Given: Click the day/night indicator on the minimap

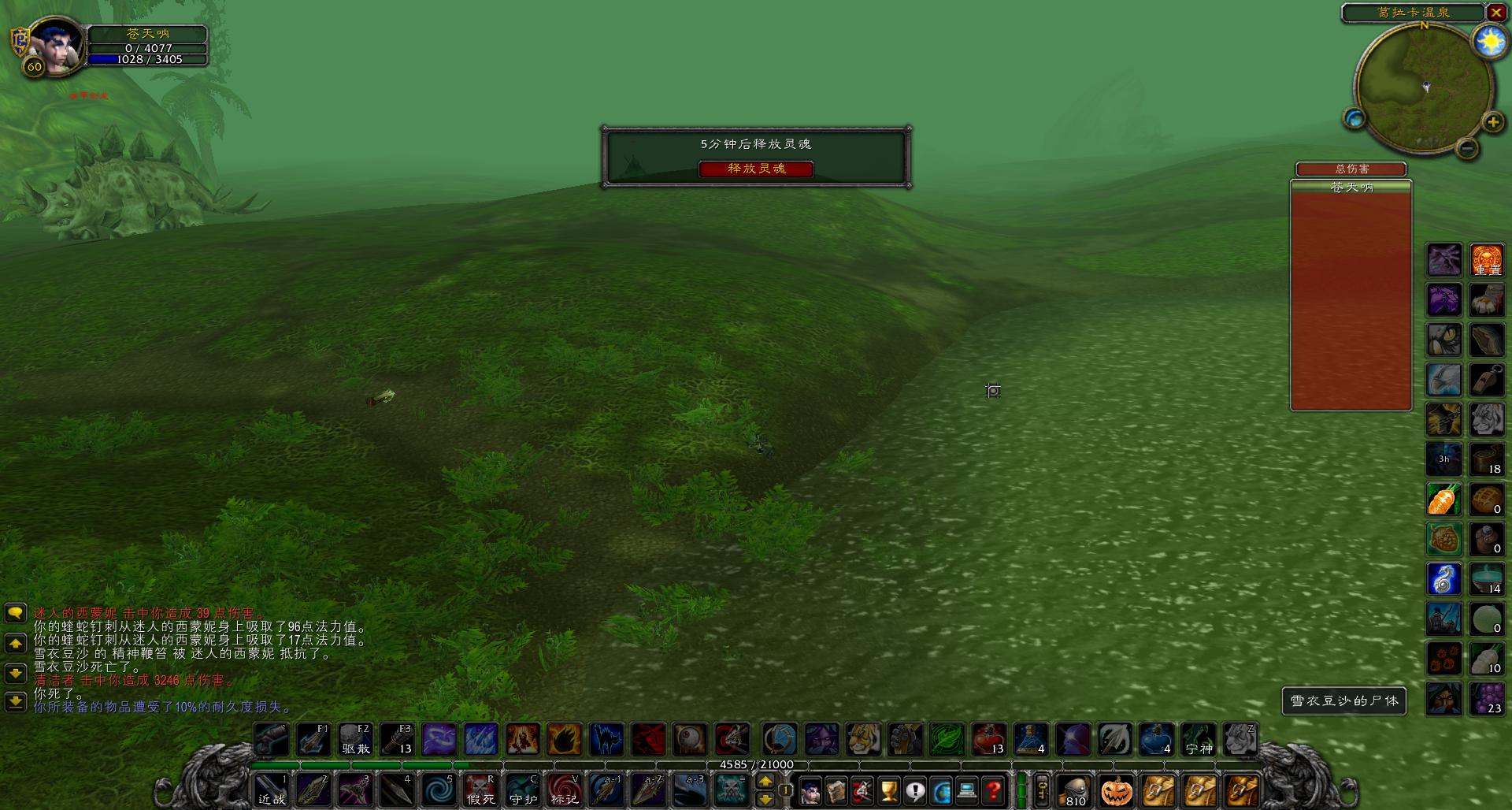Looking at the screenshot, I should coord(1491,41).
